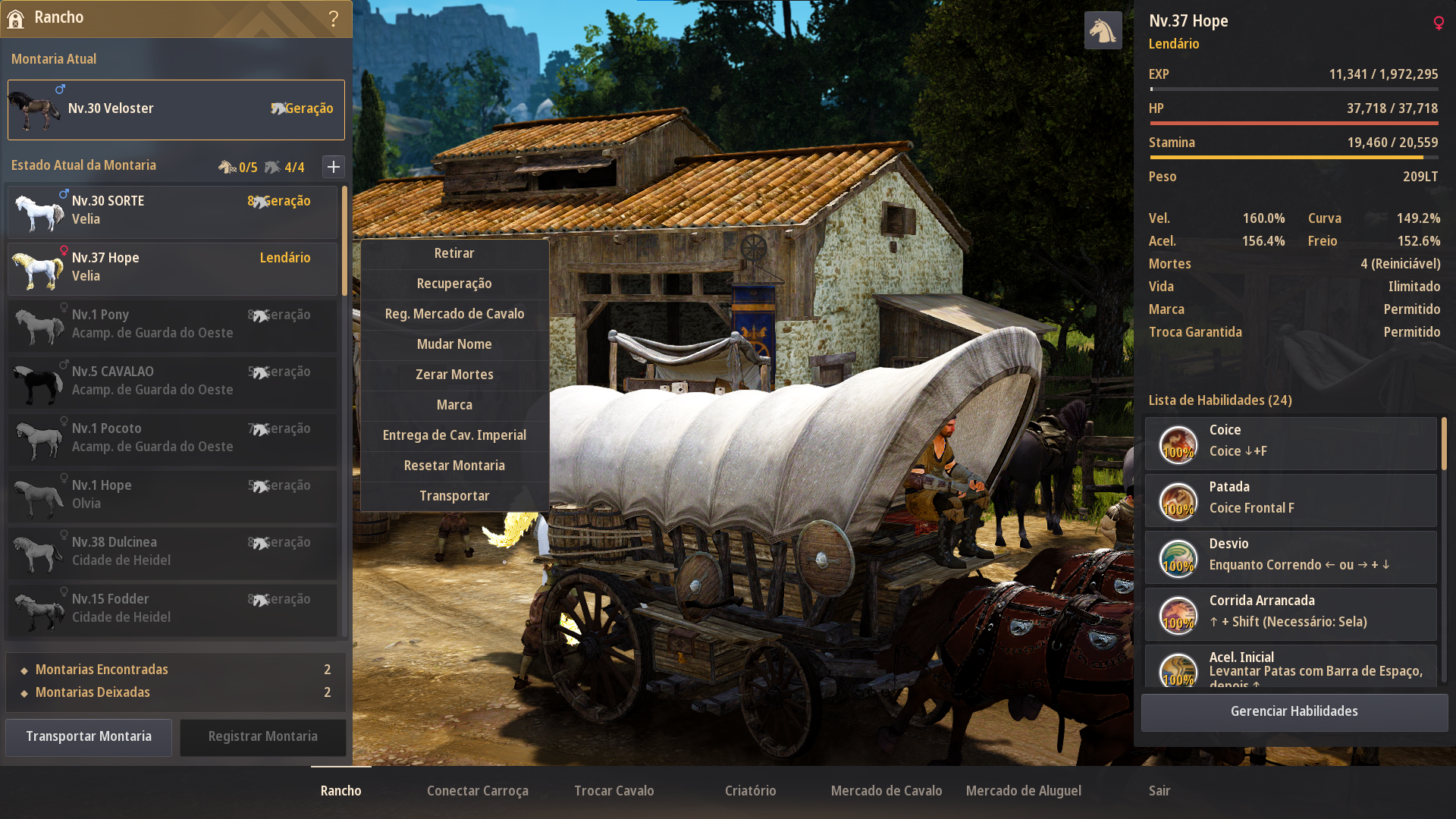
Task: Open the Trocar Cavalo tab
Action: coord(614,791)
